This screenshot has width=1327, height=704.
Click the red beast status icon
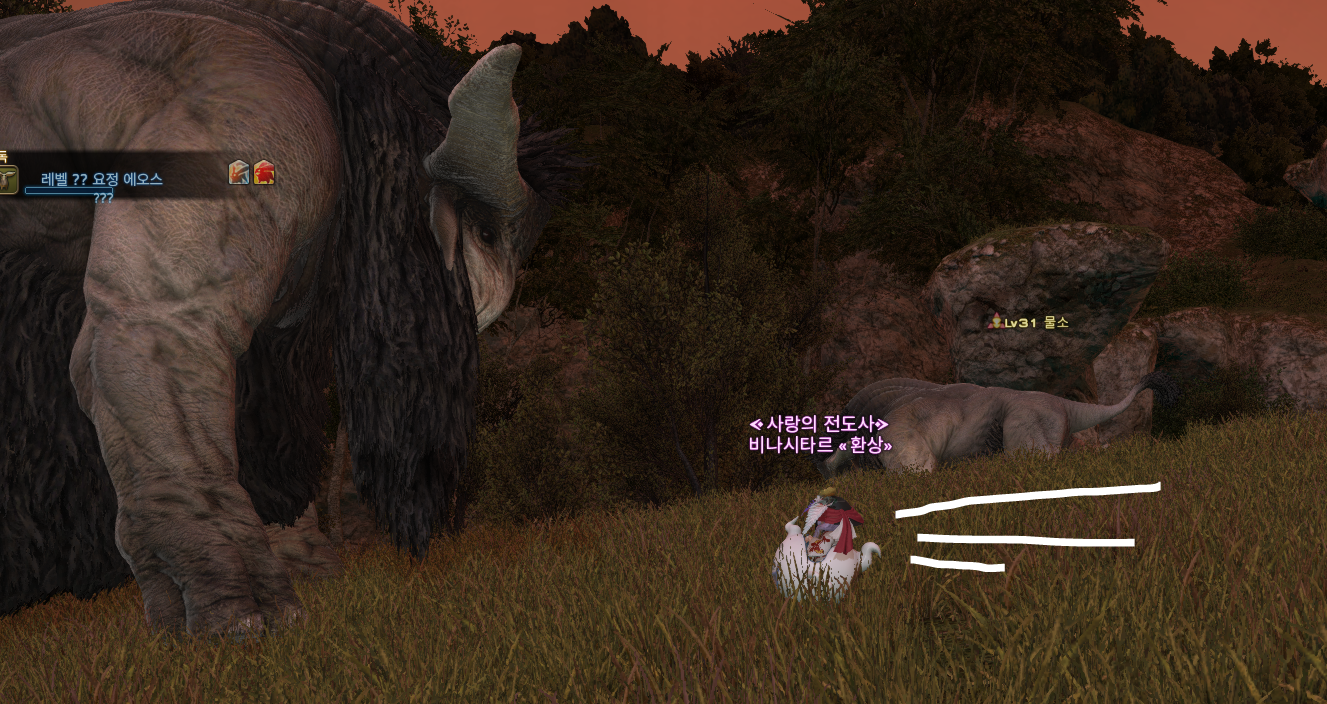[264, 173]
